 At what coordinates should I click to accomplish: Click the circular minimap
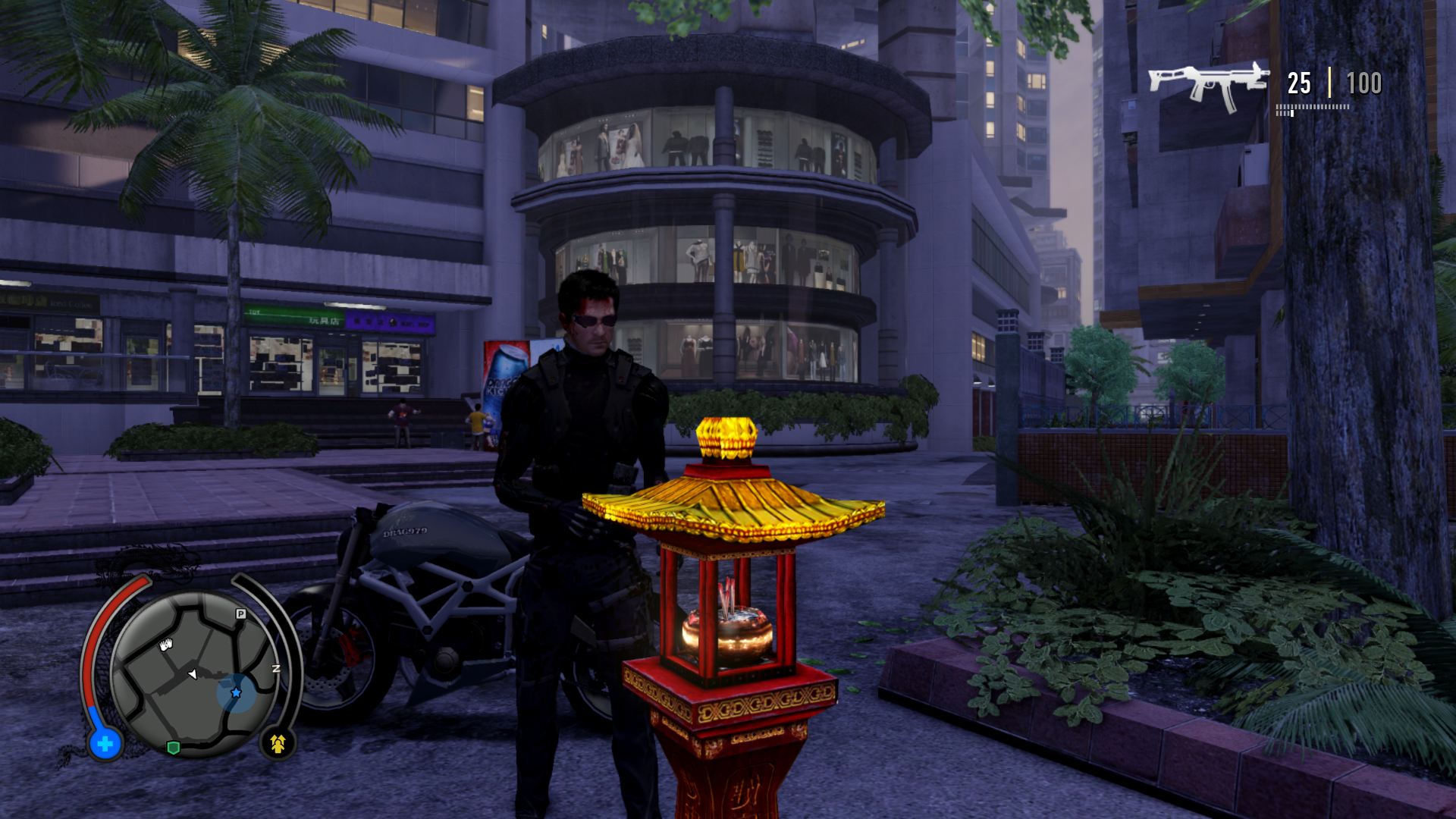click(194, 674)
